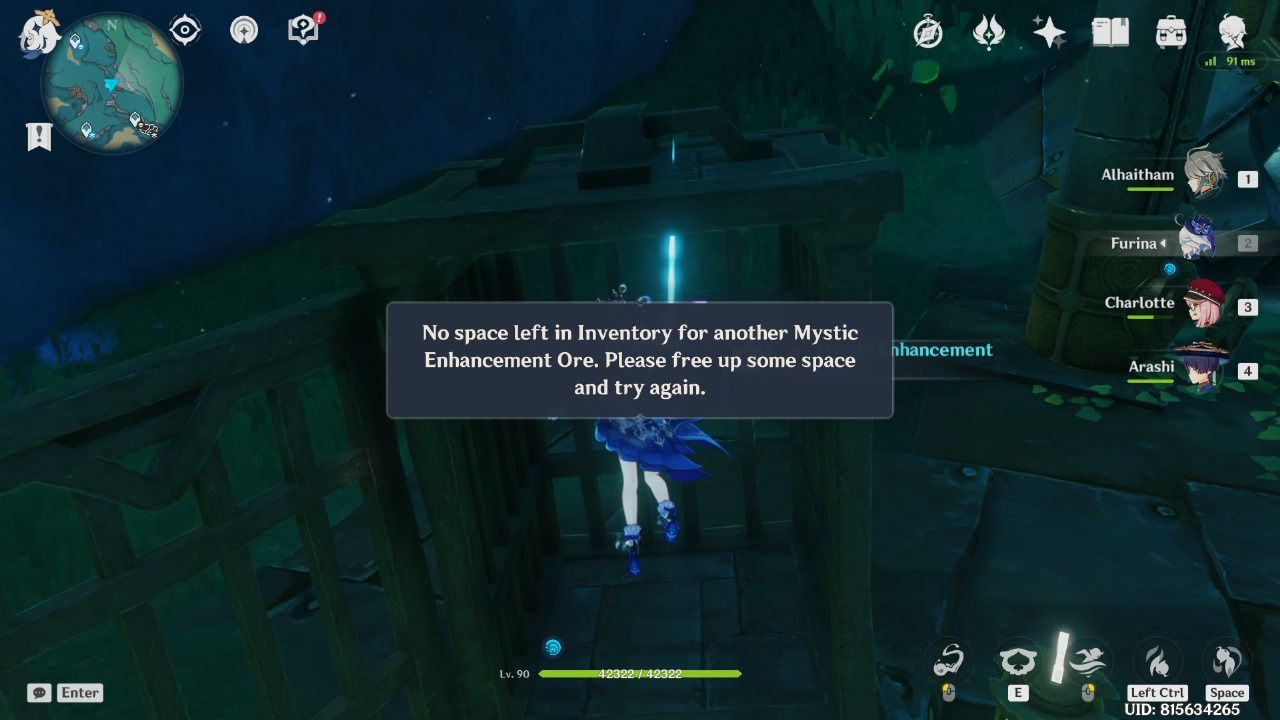
Task: Click the Jump icon labeled Space
Action: [x=1227, y=661]
